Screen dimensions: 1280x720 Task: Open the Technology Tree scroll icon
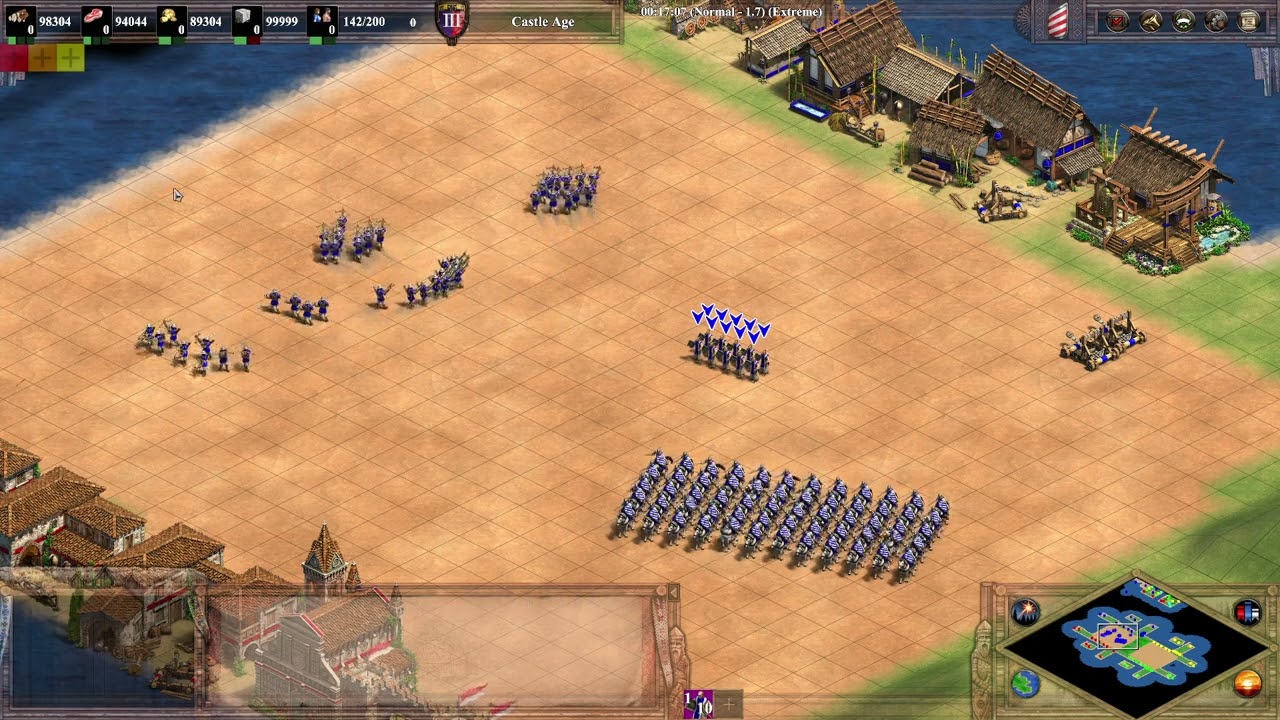(x=1247, y=20)
